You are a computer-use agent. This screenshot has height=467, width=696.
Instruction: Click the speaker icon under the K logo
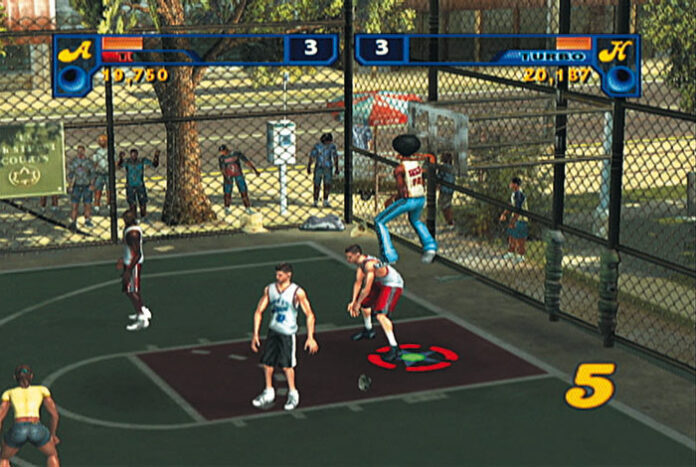pos(619,80)
